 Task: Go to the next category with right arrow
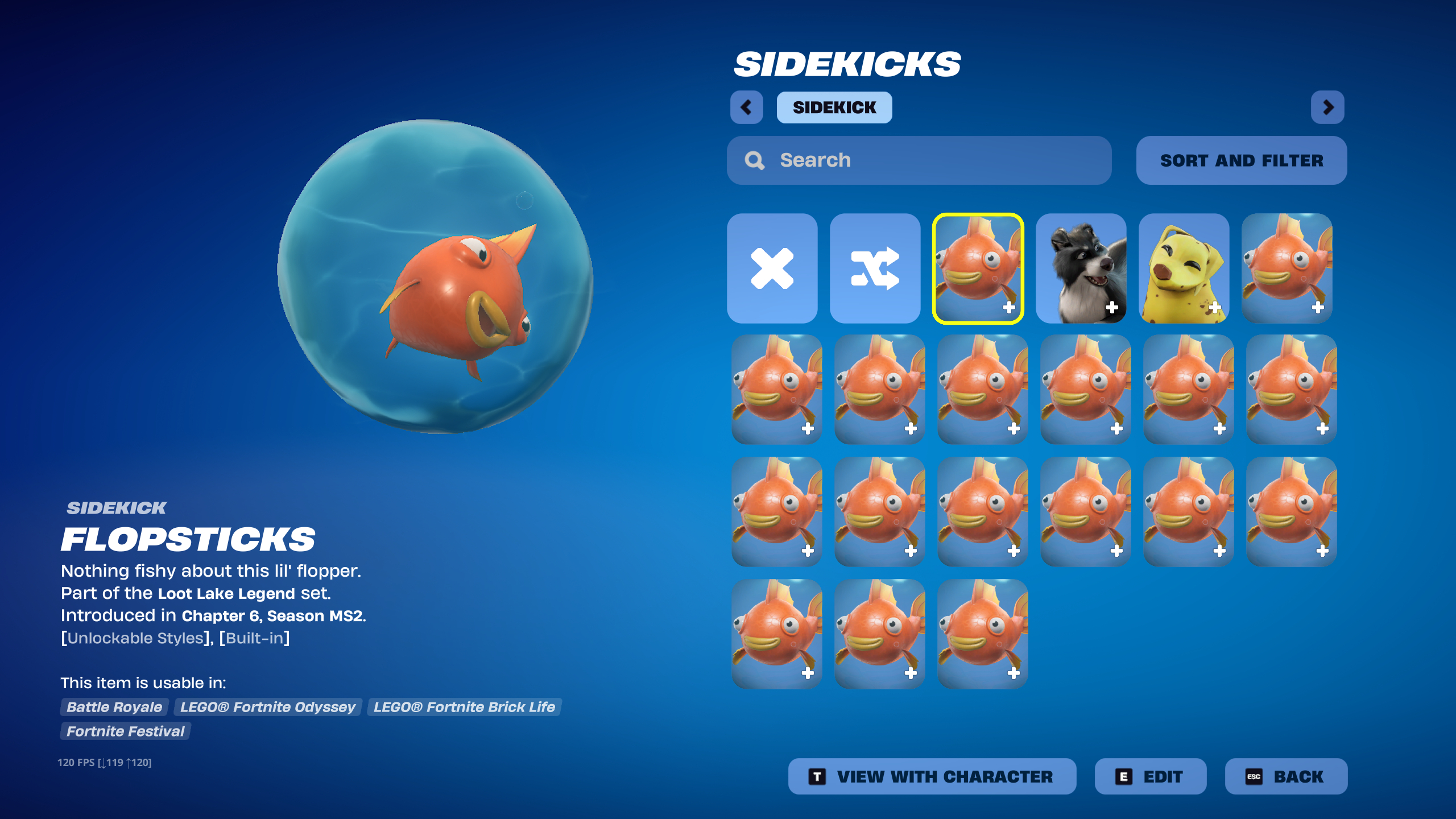click(x=1327, y=107)
